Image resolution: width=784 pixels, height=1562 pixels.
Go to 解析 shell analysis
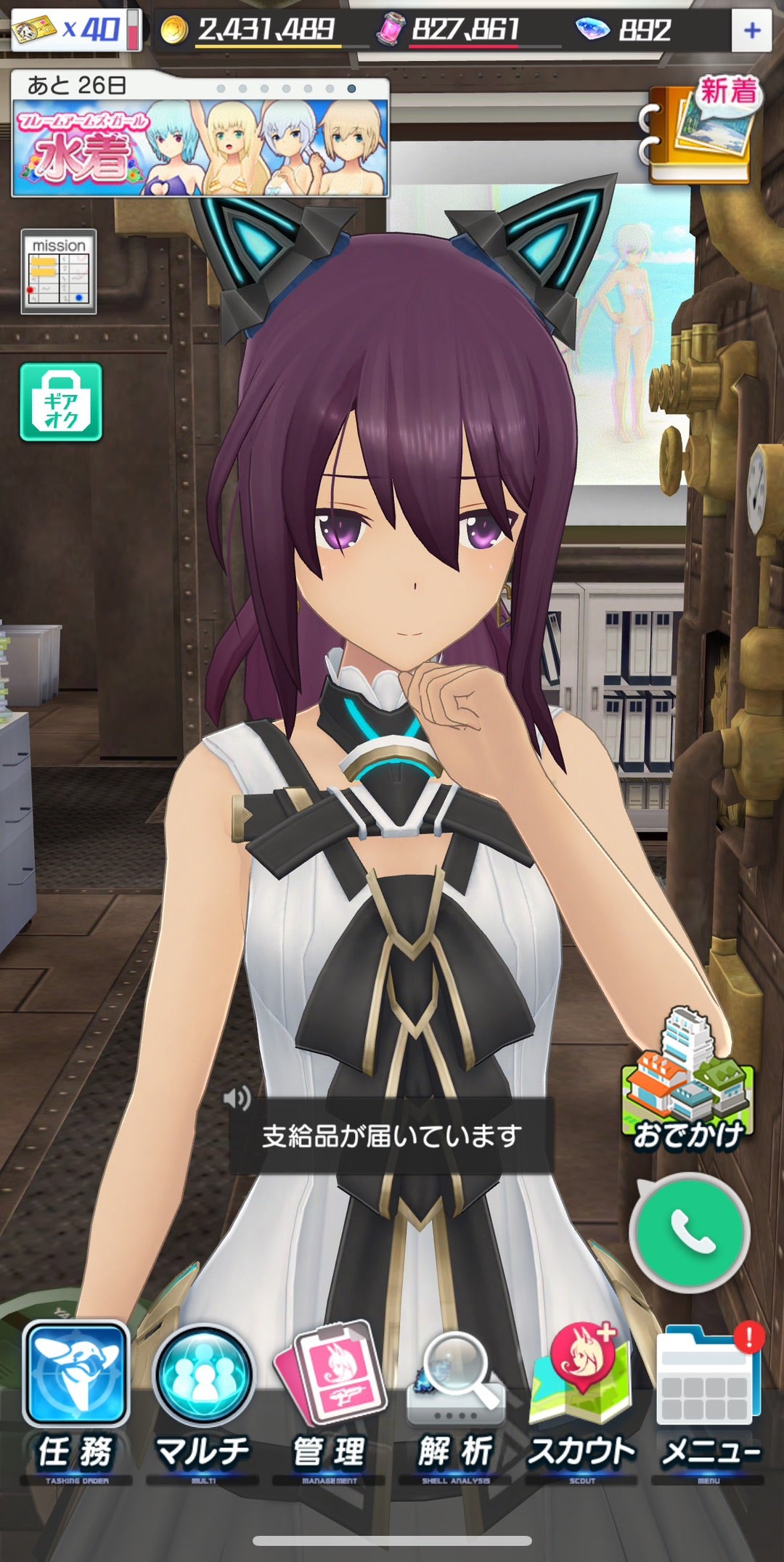(456, 1398)
